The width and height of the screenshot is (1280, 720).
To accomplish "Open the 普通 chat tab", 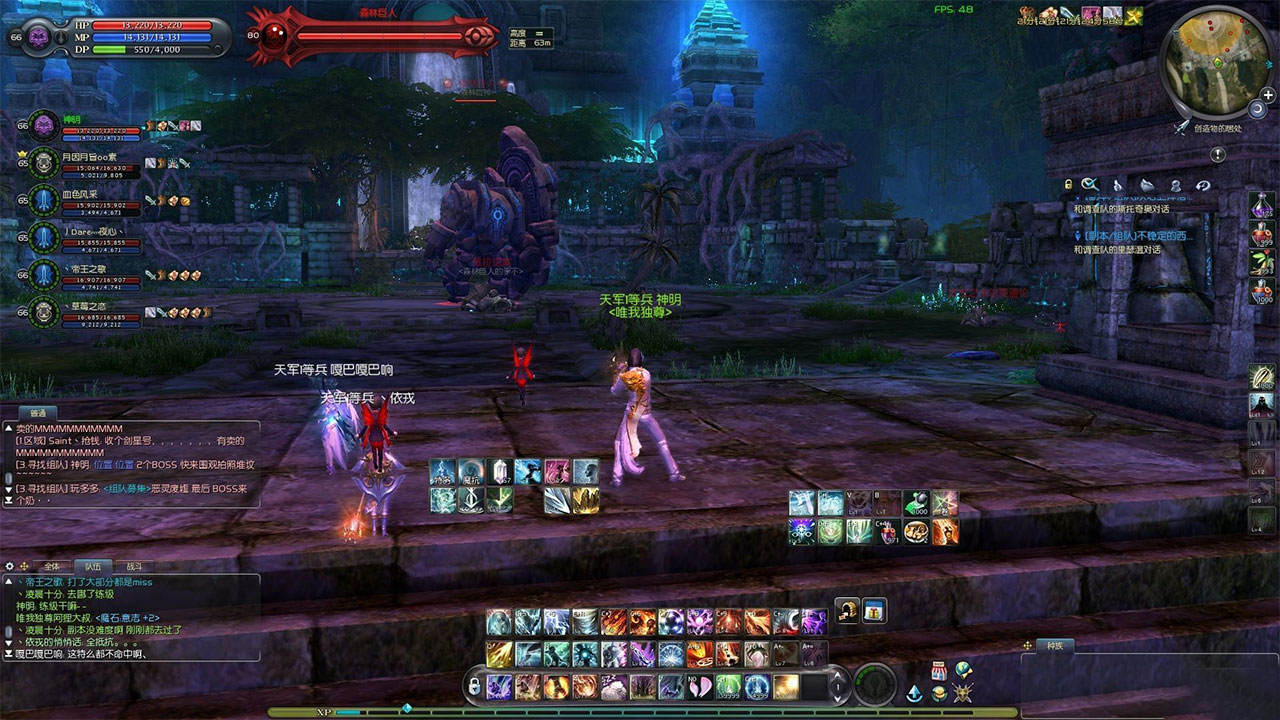I will [x=38, y=413].
